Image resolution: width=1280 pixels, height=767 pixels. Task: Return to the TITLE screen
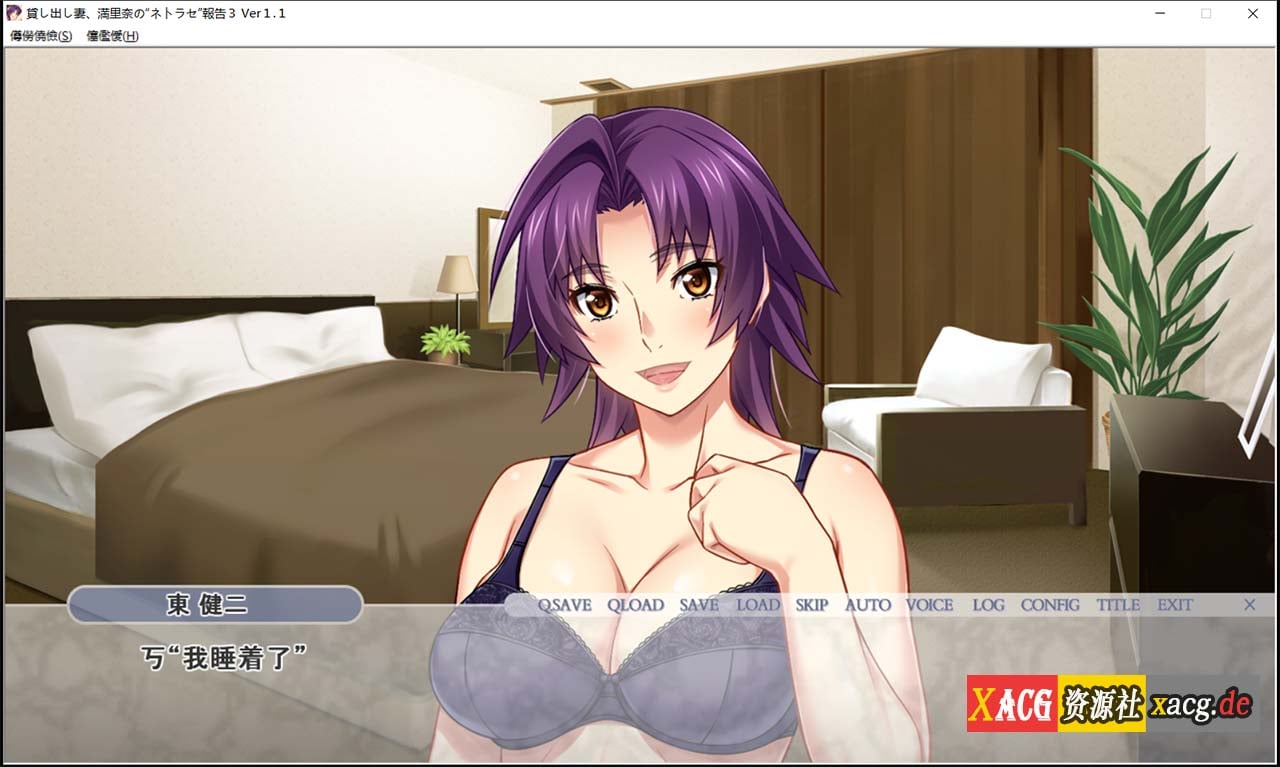point(1118,605)
